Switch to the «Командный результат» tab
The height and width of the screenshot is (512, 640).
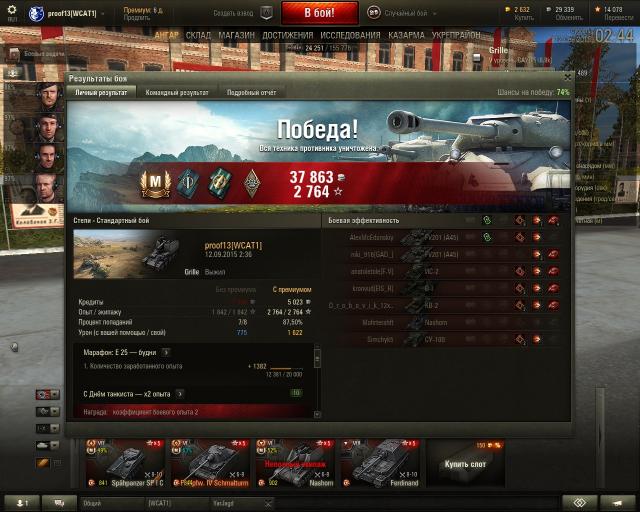point(178,92)
